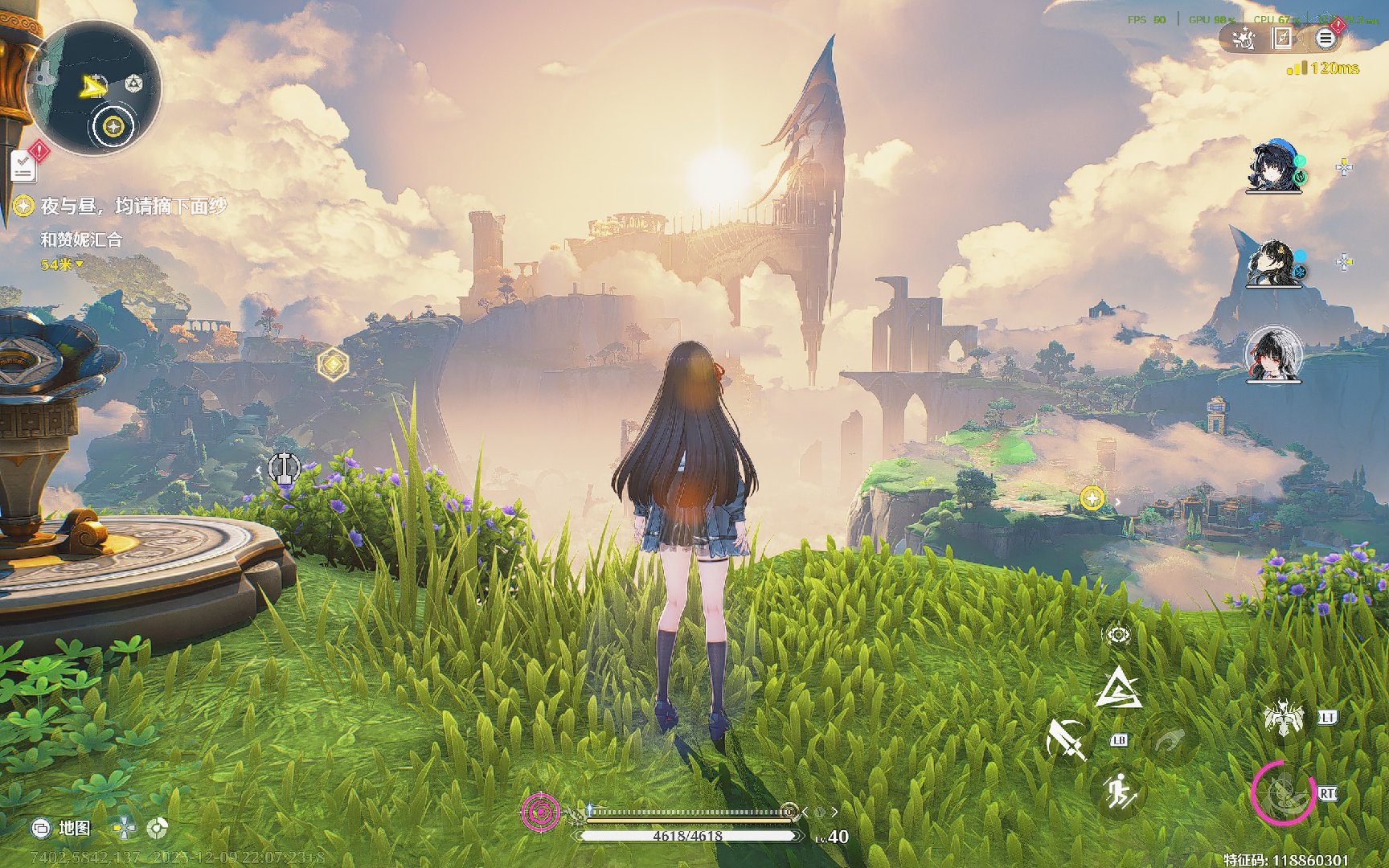This screenshot has height=868, width=1389.
Task: Open the 地图 map button
Action: tap(63, 828)
